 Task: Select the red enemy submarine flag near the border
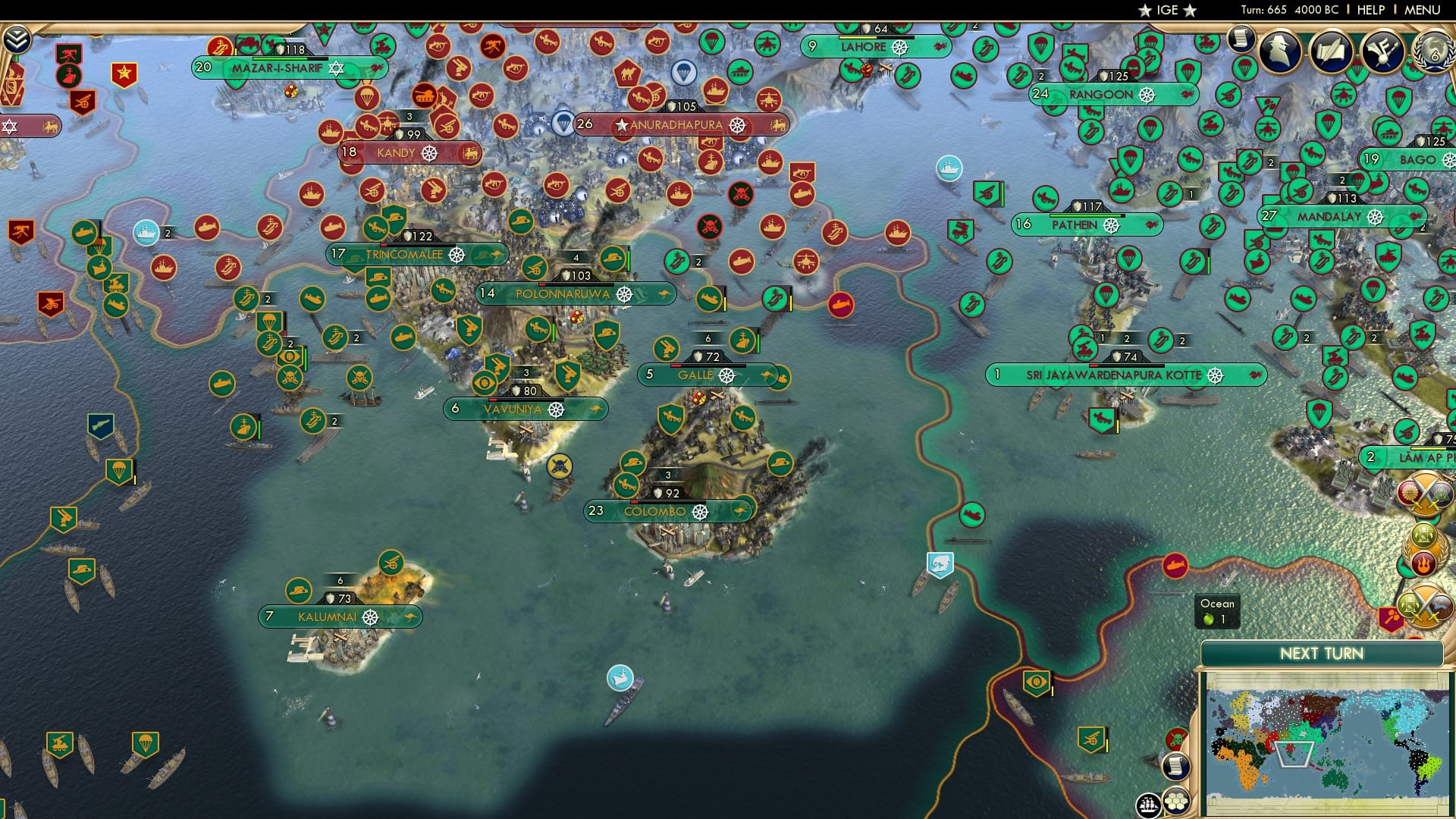tap(840, 305)
